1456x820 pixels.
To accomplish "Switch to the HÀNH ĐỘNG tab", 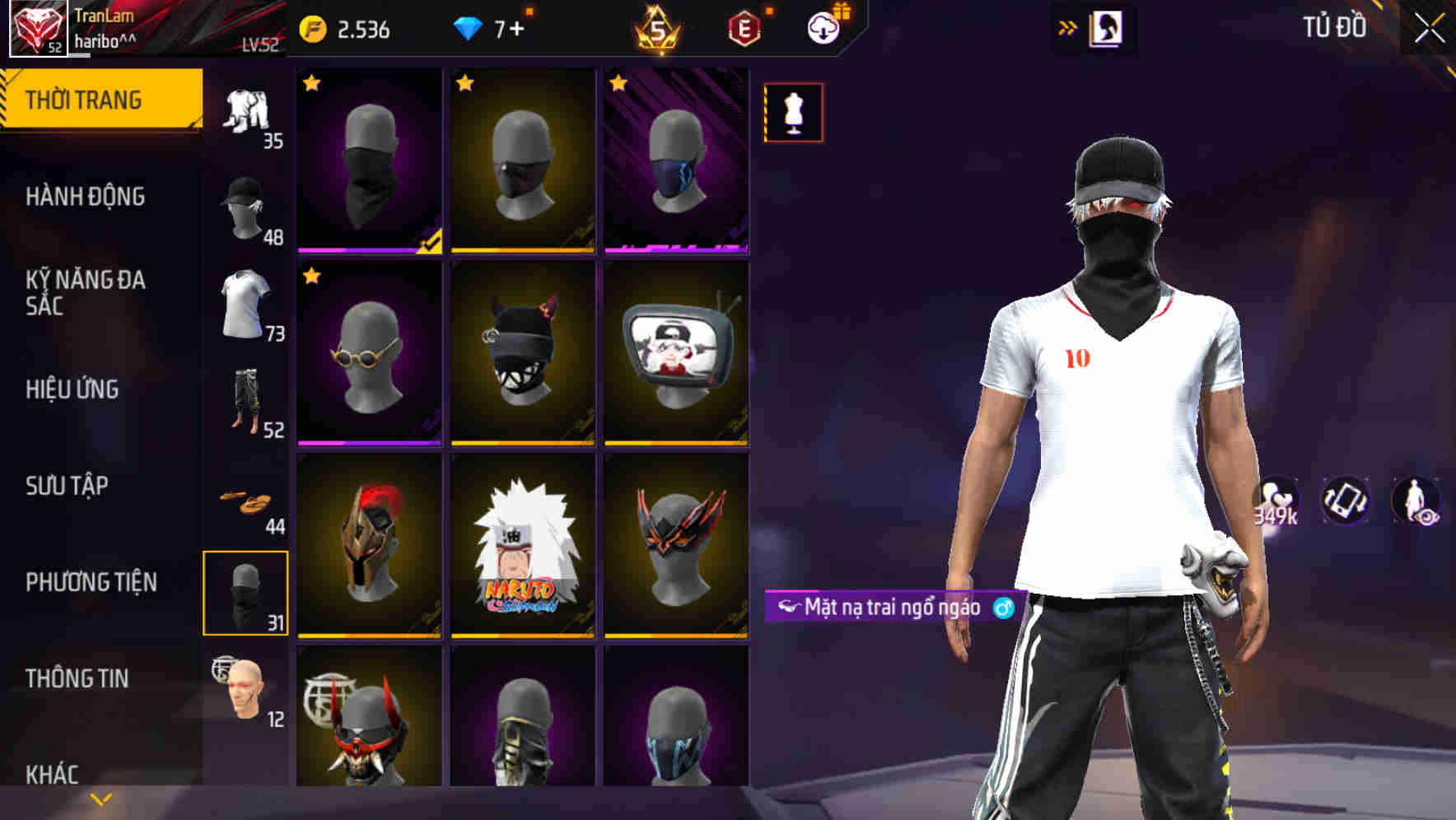I will click(x=85, y=198).
